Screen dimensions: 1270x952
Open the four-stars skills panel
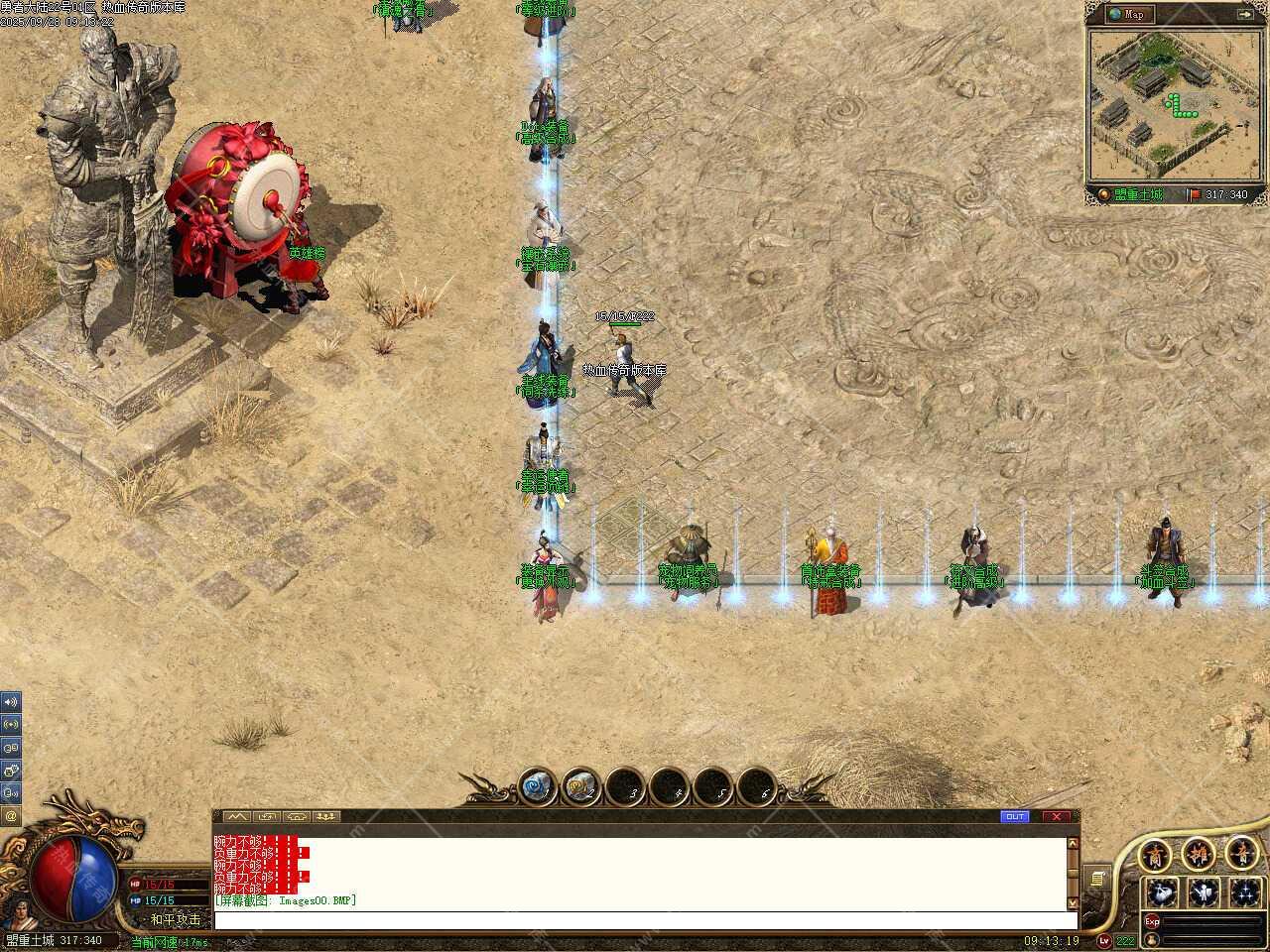tap(1244, 892)
